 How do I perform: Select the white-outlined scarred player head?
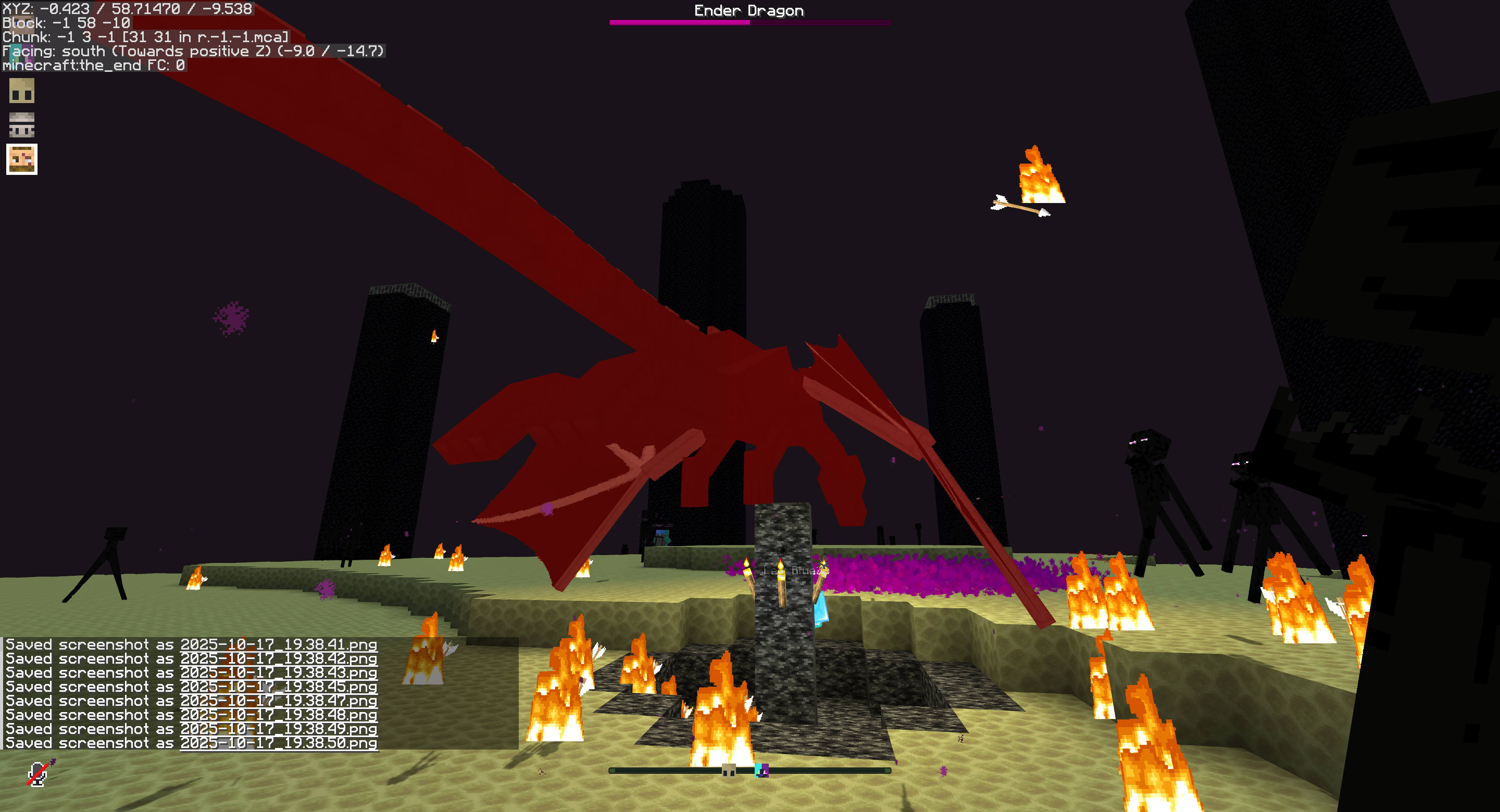21,159
